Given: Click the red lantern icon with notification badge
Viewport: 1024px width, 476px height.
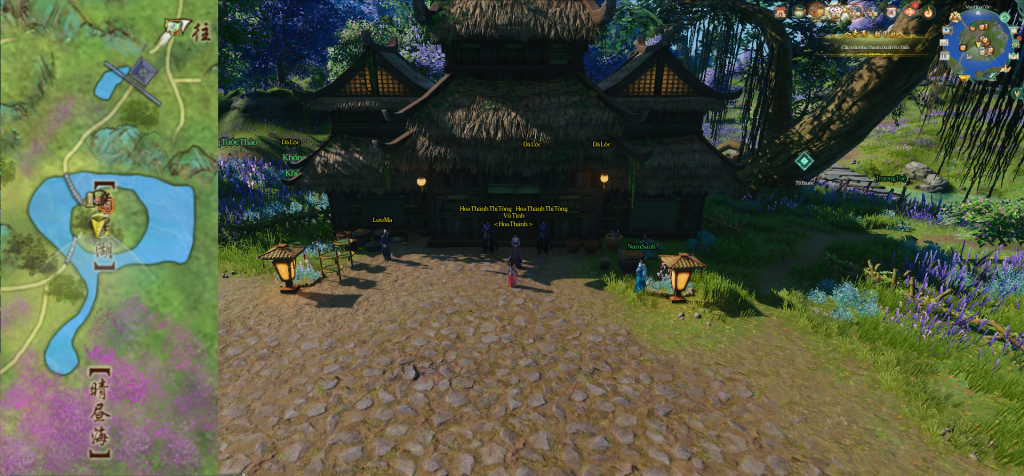Looking at the screenshot, I should (910, 12).
